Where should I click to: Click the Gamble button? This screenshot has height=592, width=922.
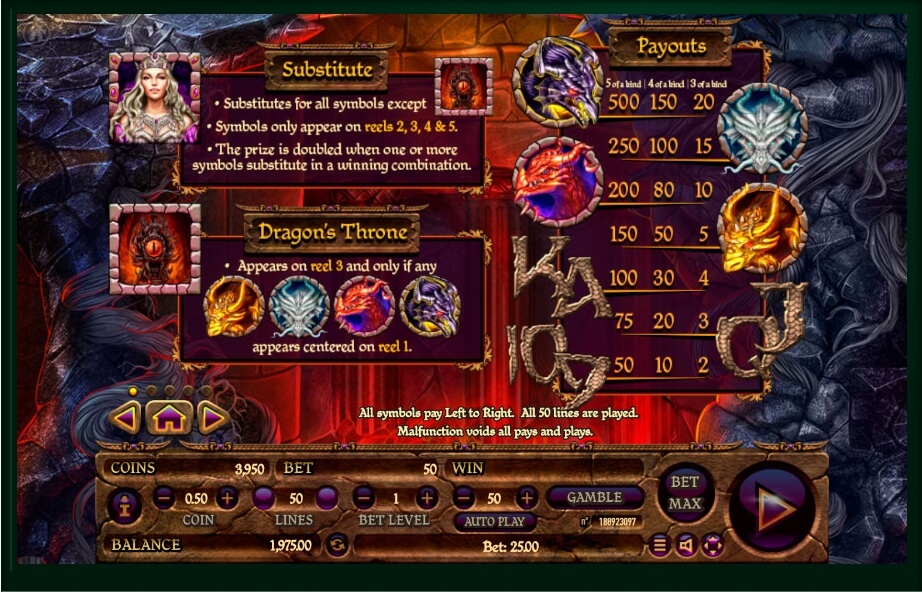[594, 497]
